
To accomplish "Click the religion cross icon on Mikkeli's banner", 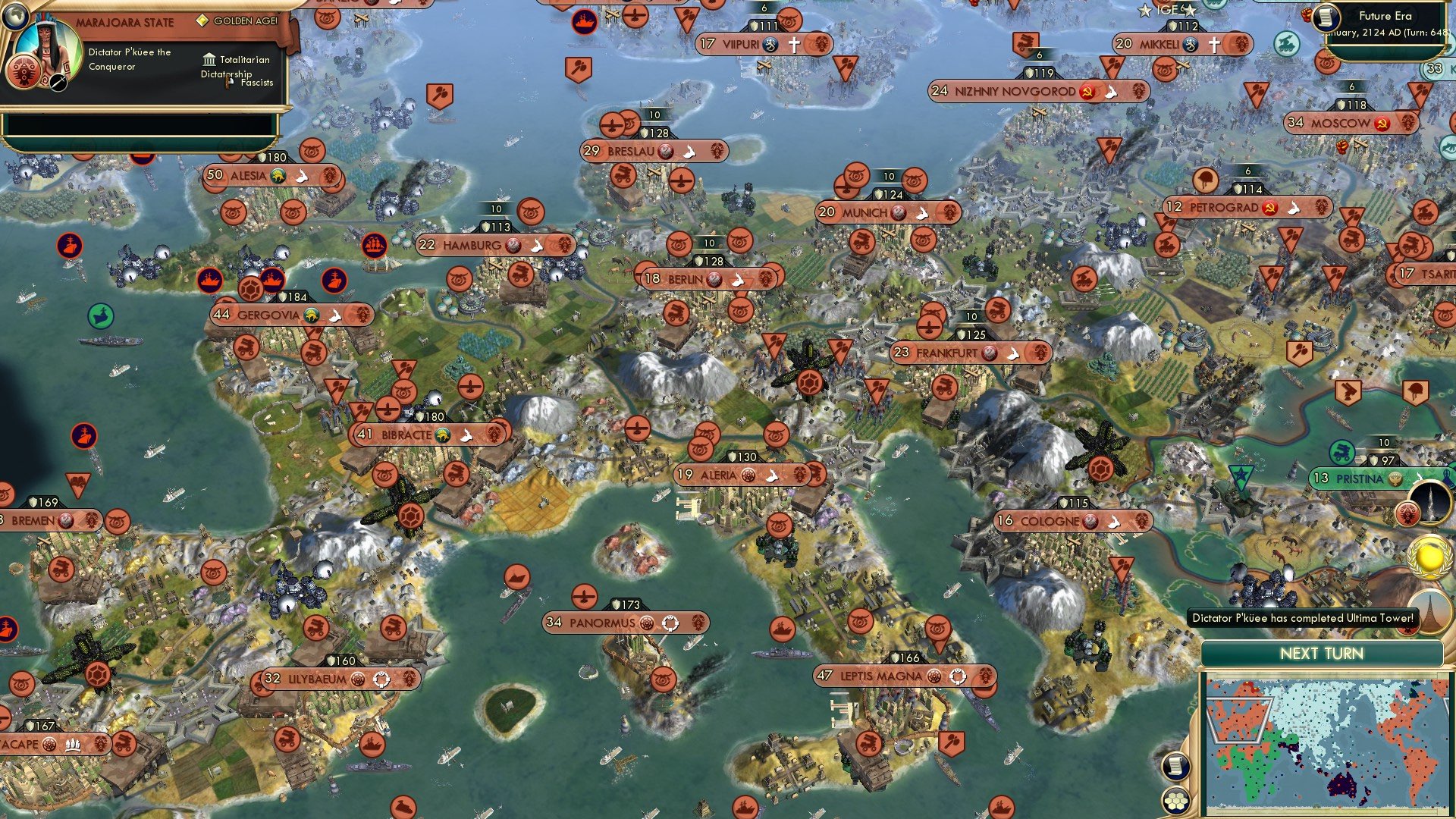I will (1214, 44).
